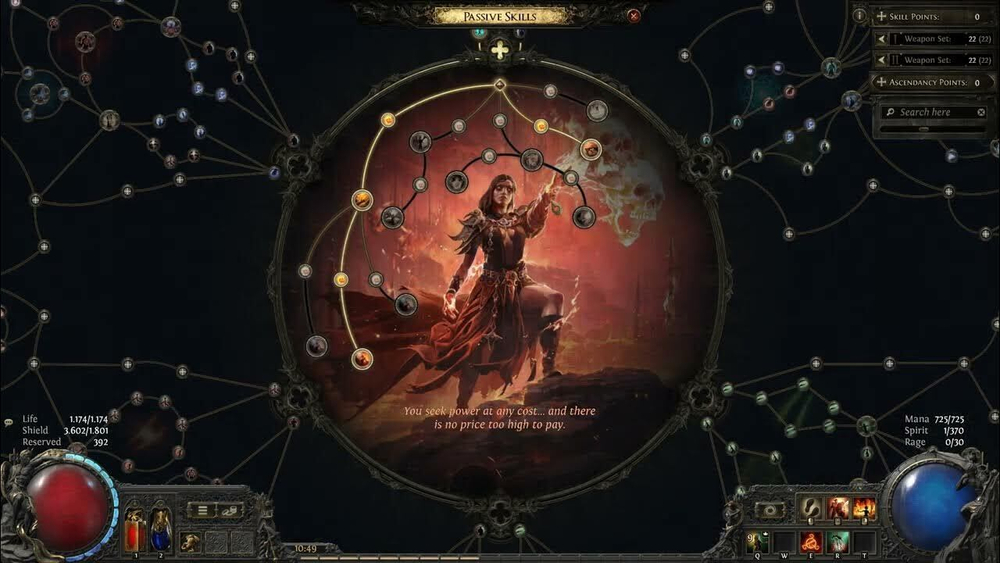Screen dimensions: 1000x563
Task: Click the passive tree search field
Action: pos(926,112)
